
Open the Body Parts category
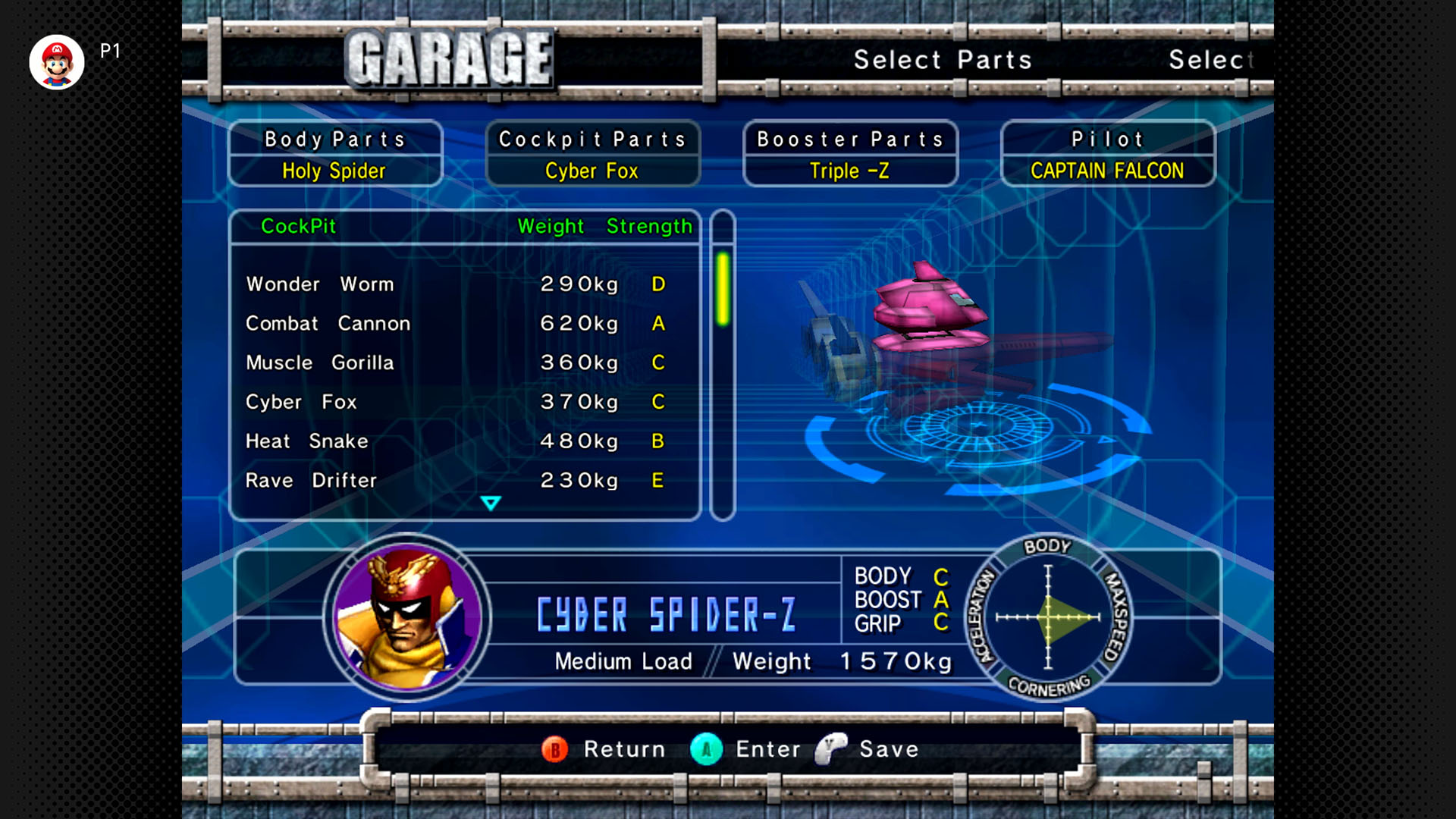335,154
